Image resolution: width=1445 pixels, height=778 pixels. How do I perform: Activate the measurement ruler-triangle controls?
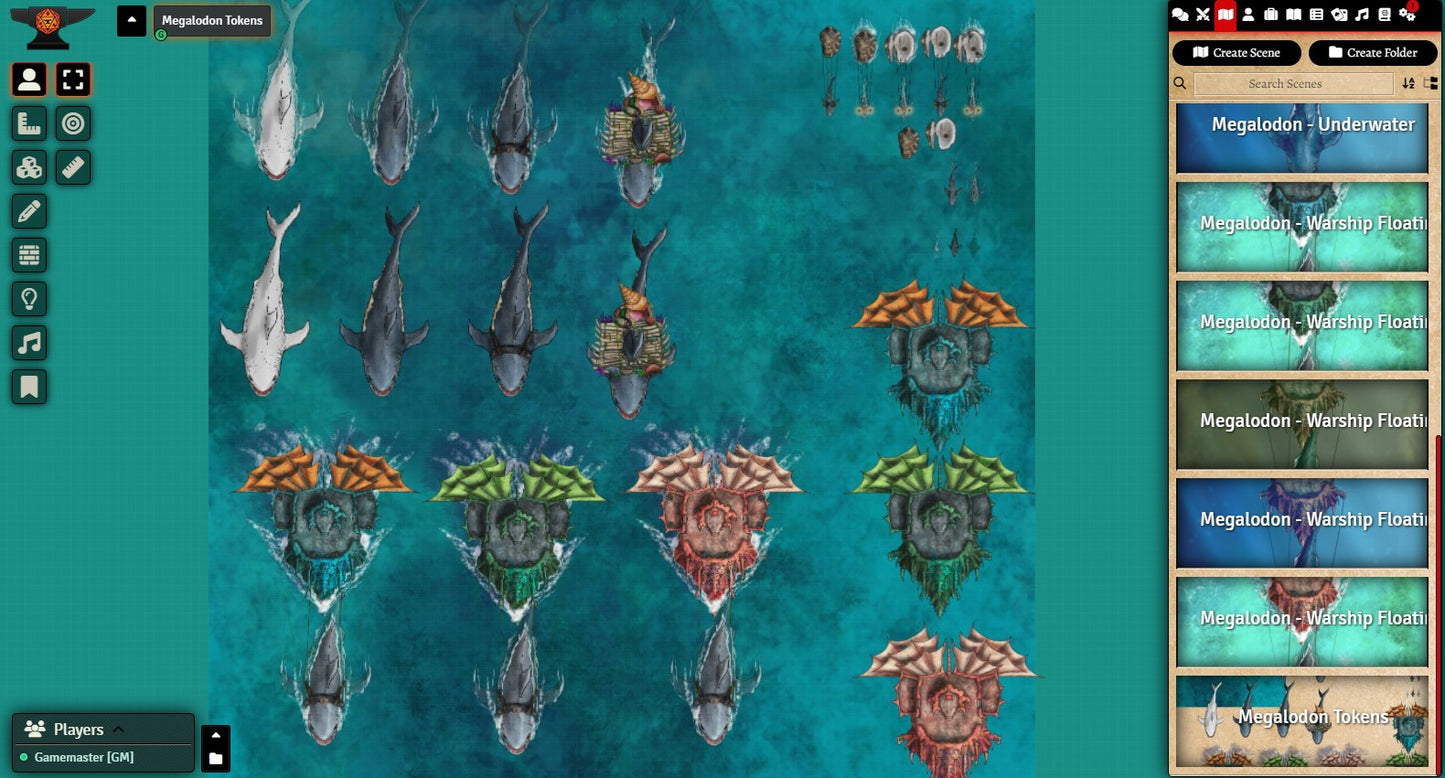30,124
